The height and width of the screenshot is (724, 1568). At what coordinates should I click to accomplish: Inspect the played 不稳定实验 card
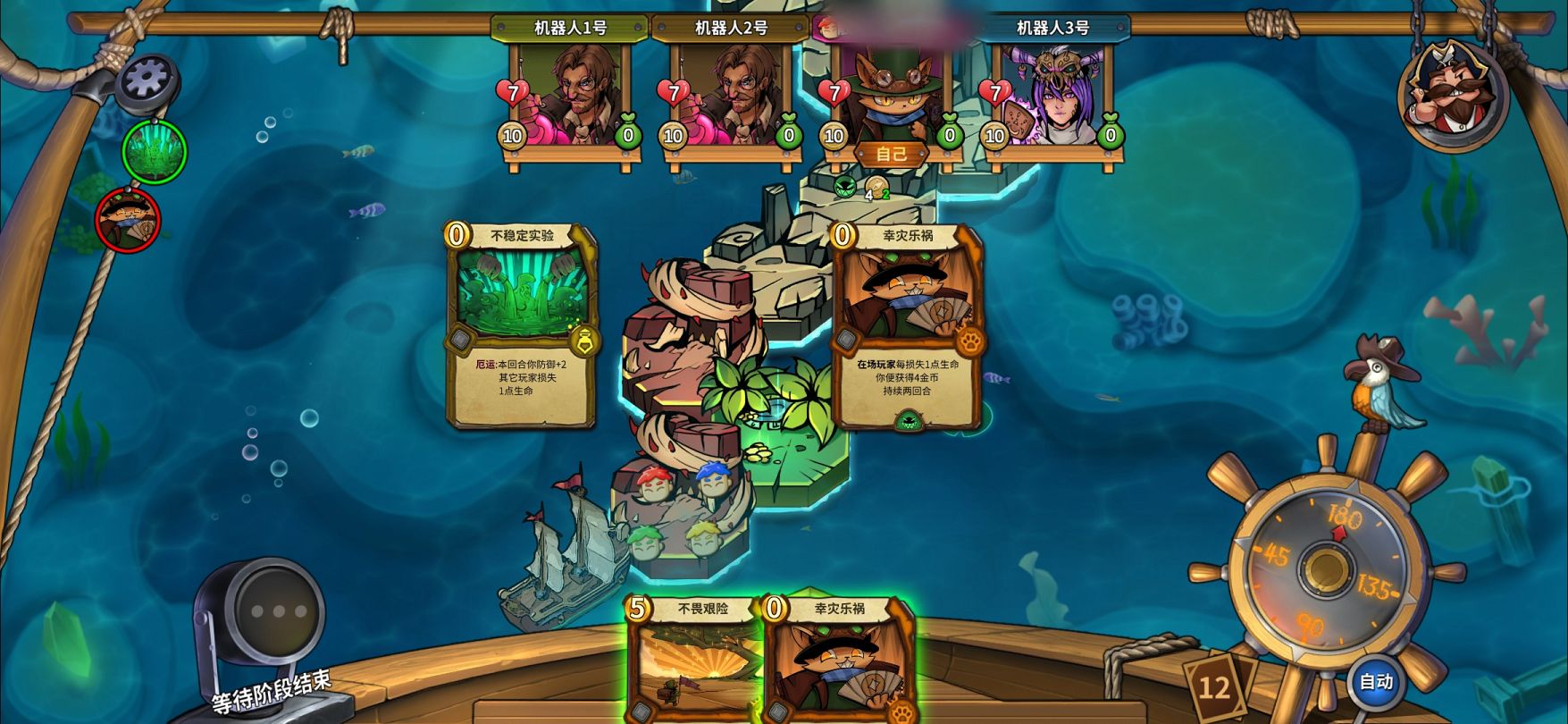pyautogui.click(x=522, y=326)
